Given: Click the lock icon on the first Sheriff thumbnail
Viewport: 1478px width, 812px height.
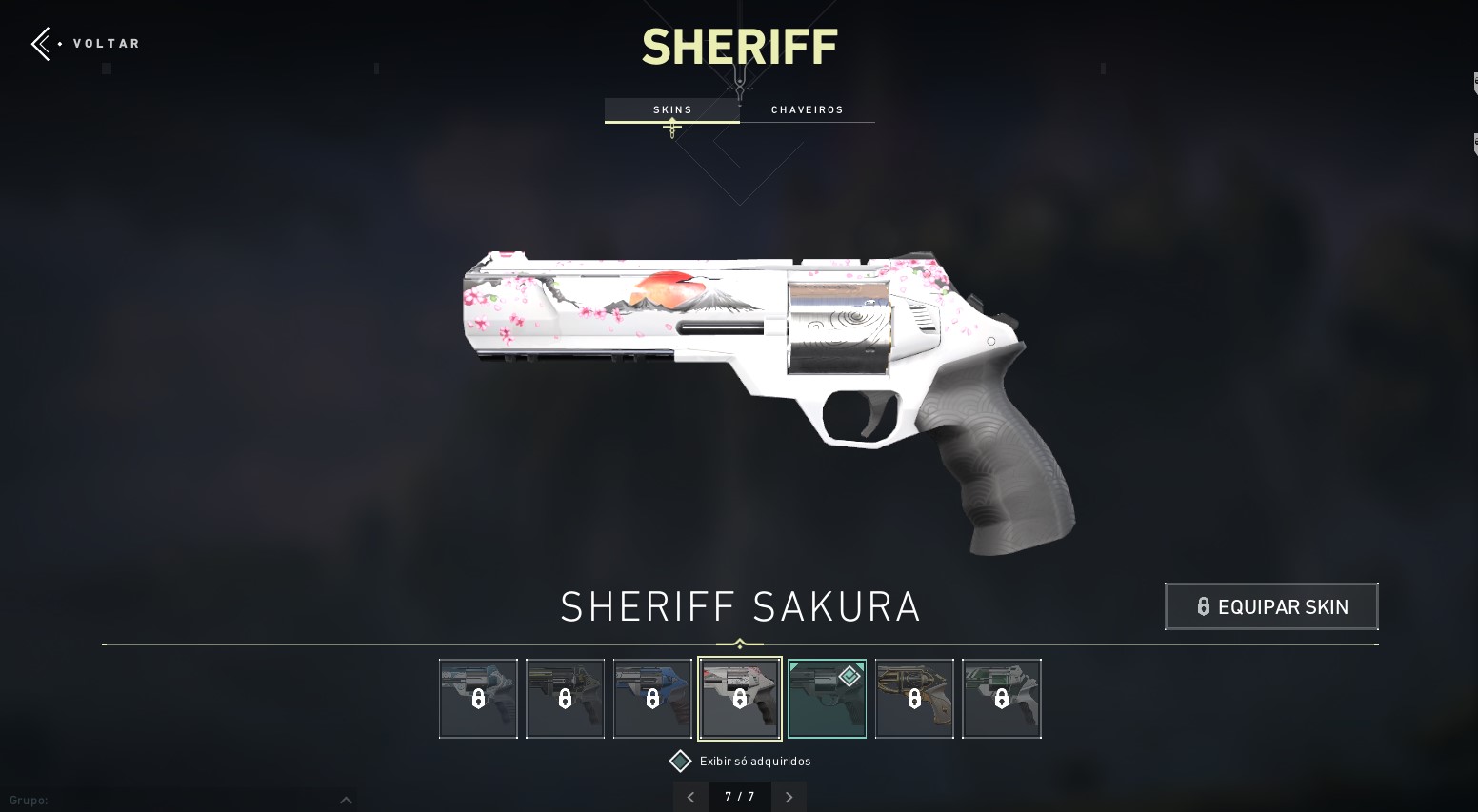Looking at the screenshot, I should tap(478, 700).
